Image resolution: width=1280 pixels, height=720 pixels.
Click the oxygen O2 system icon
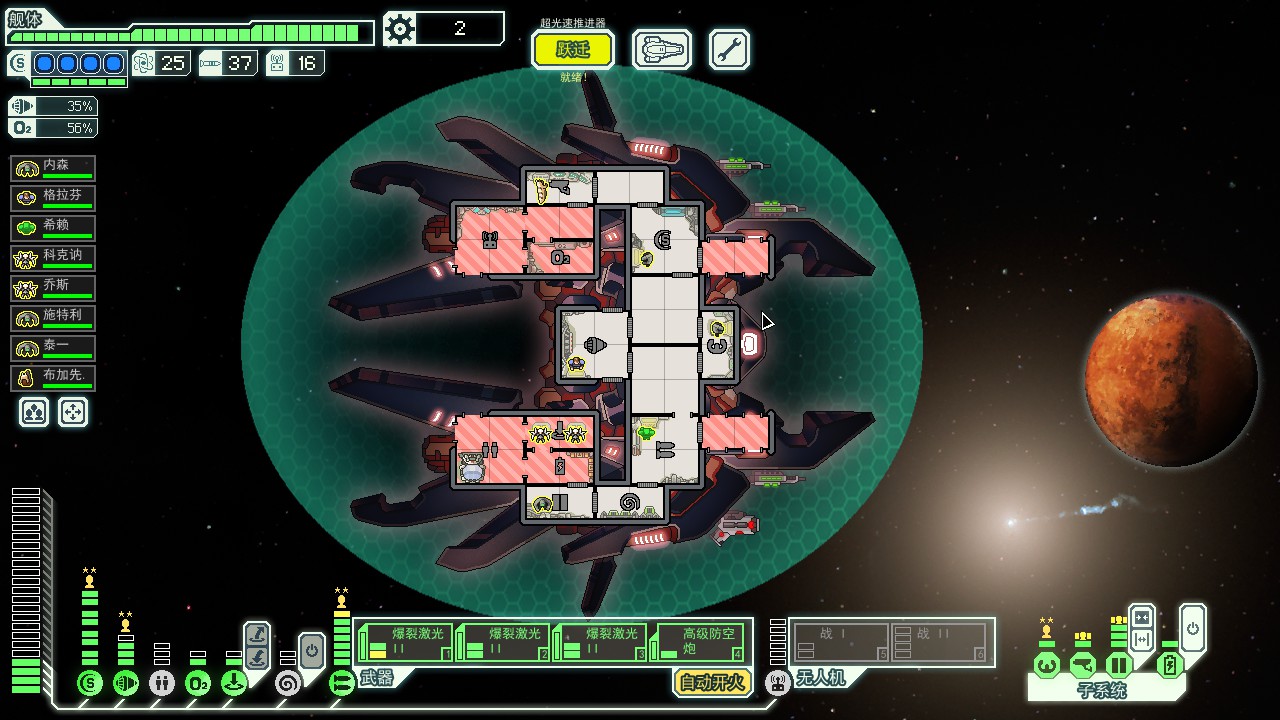click(198, 683)
